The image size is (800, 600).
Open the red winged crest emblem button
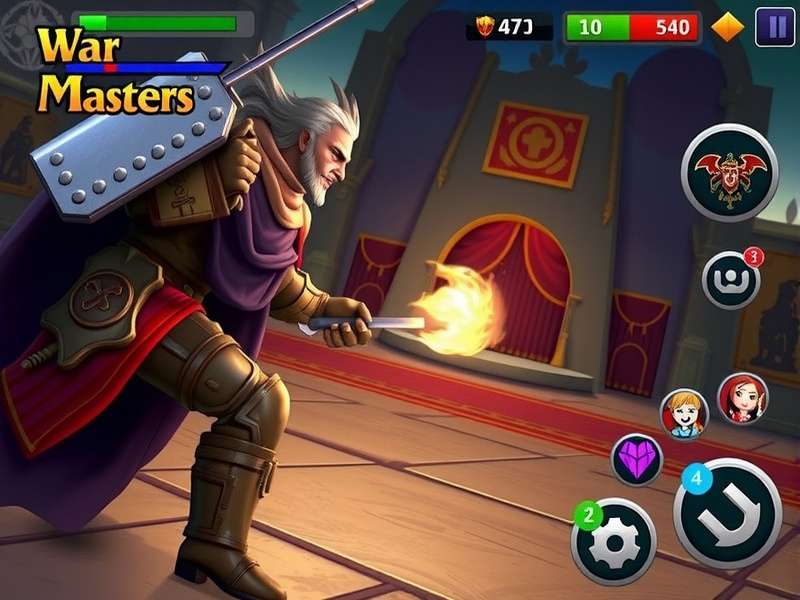click(x=729, y=172)
